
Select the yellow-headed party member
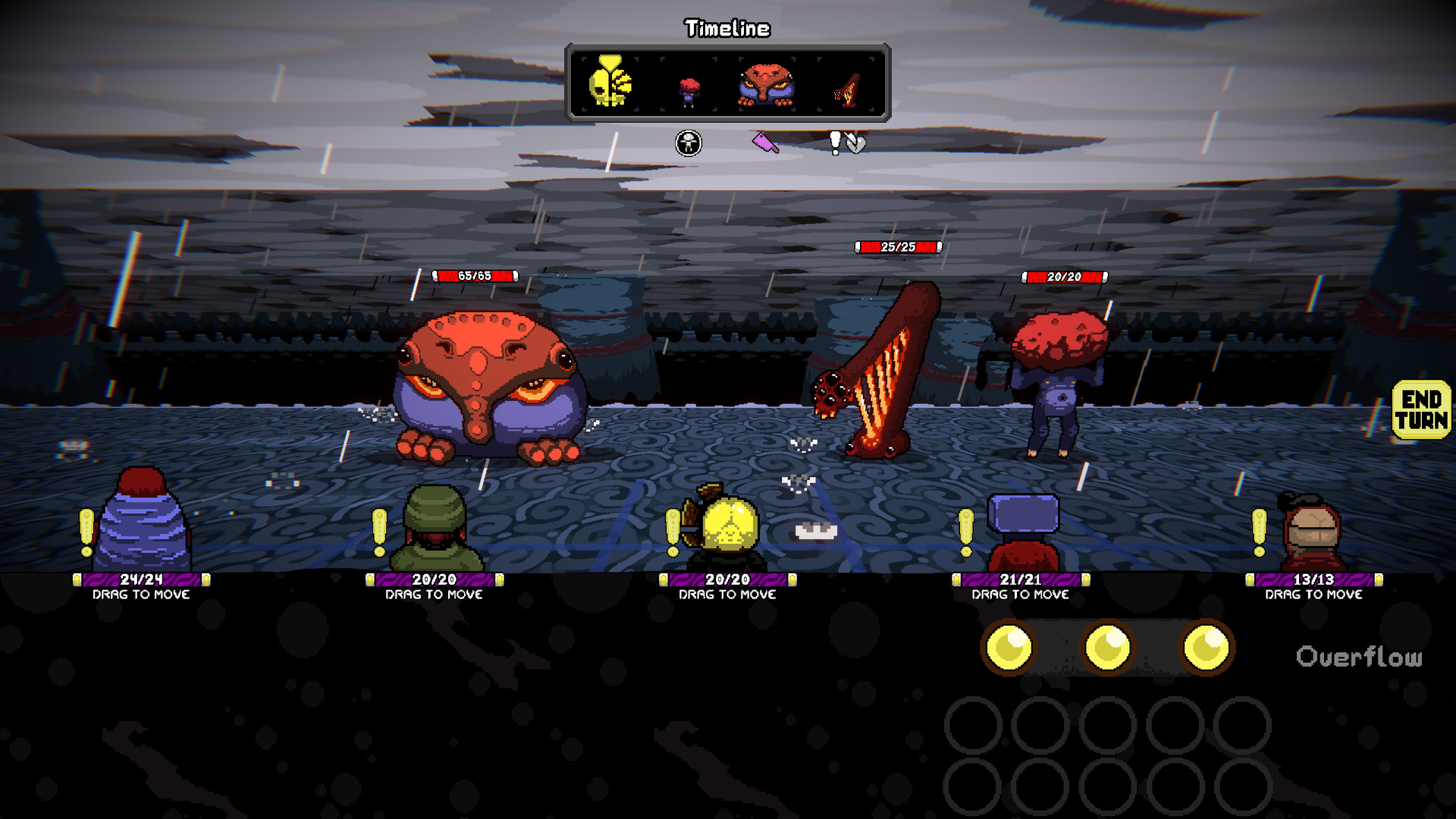(x=727, y=529)
